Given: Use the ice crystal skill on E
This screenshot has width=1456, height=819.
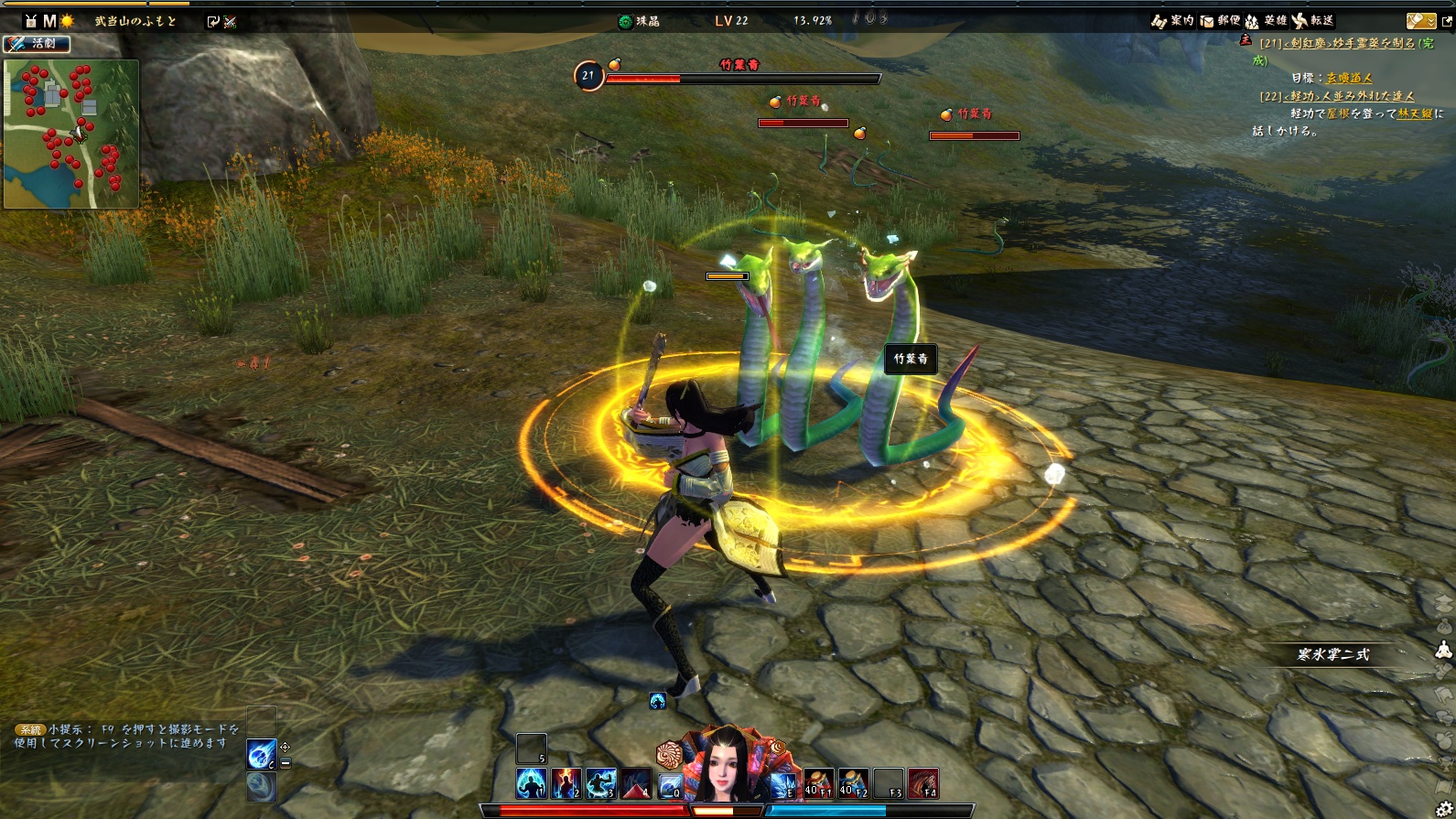Looking at the screenshot, I should pyautogui.click(x=783, y=784).
